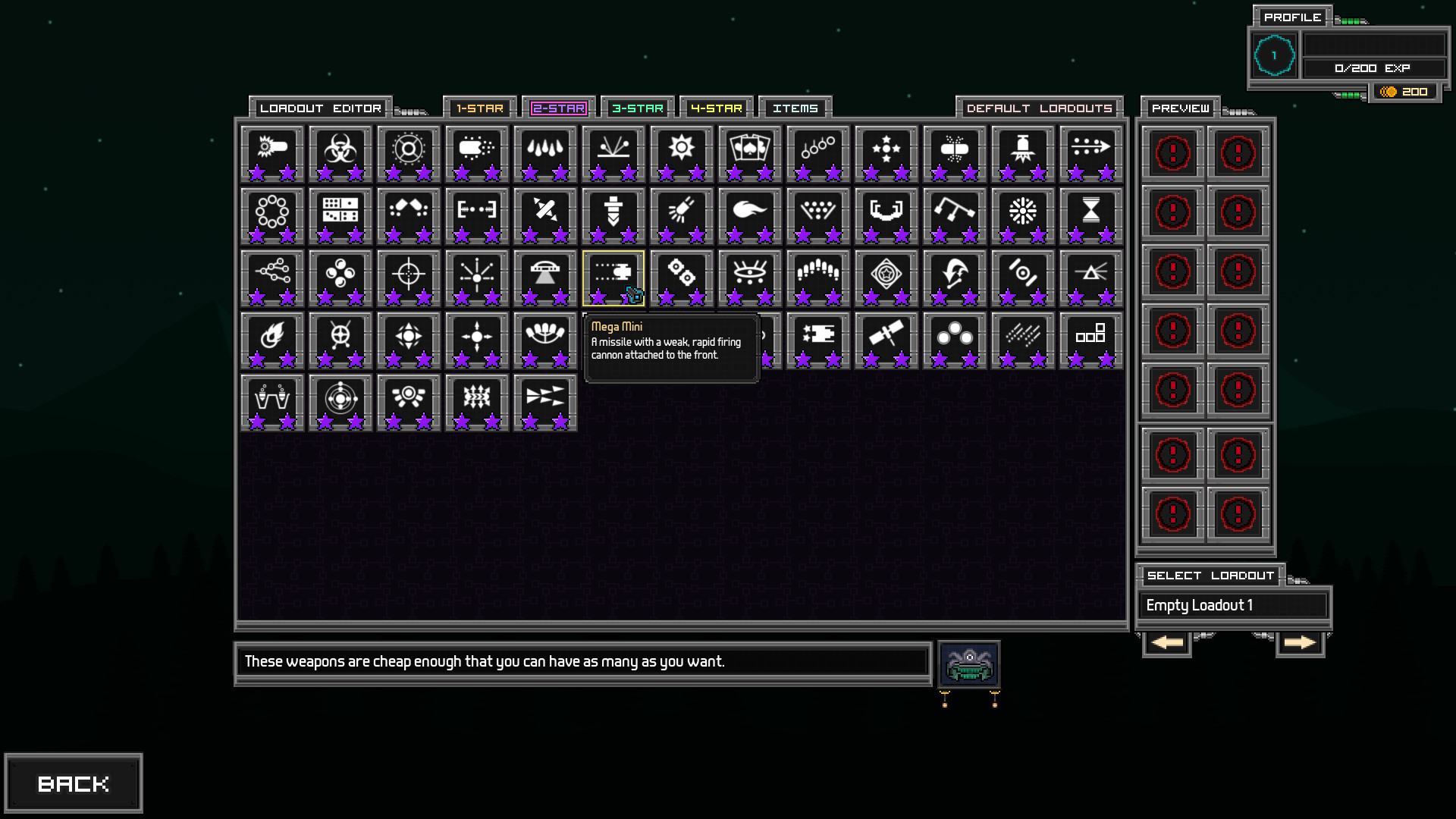This screenshot has width=1456, height=819.
Task: Choose the Mega Mini missile weapon
Action: pos(613,278)
